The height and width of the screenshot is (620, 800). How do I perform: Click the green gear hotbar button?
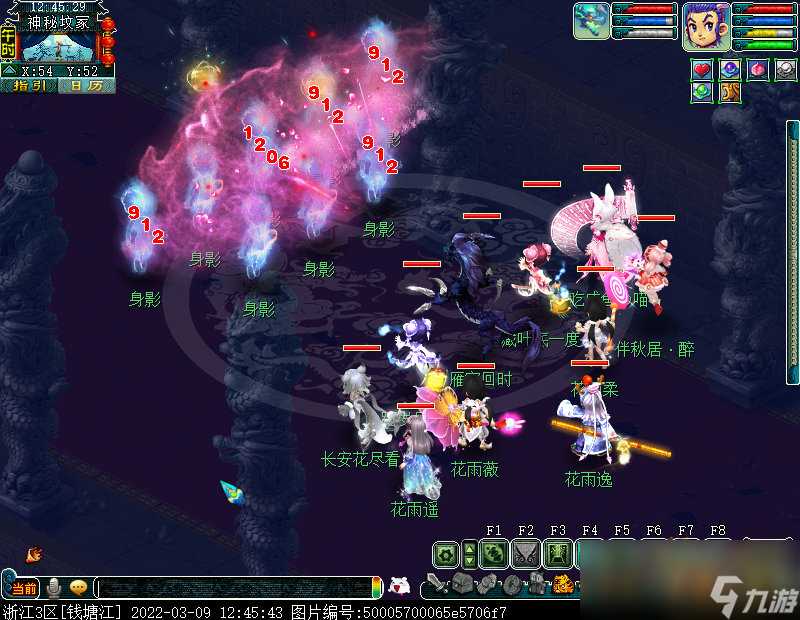pos(446,554)
